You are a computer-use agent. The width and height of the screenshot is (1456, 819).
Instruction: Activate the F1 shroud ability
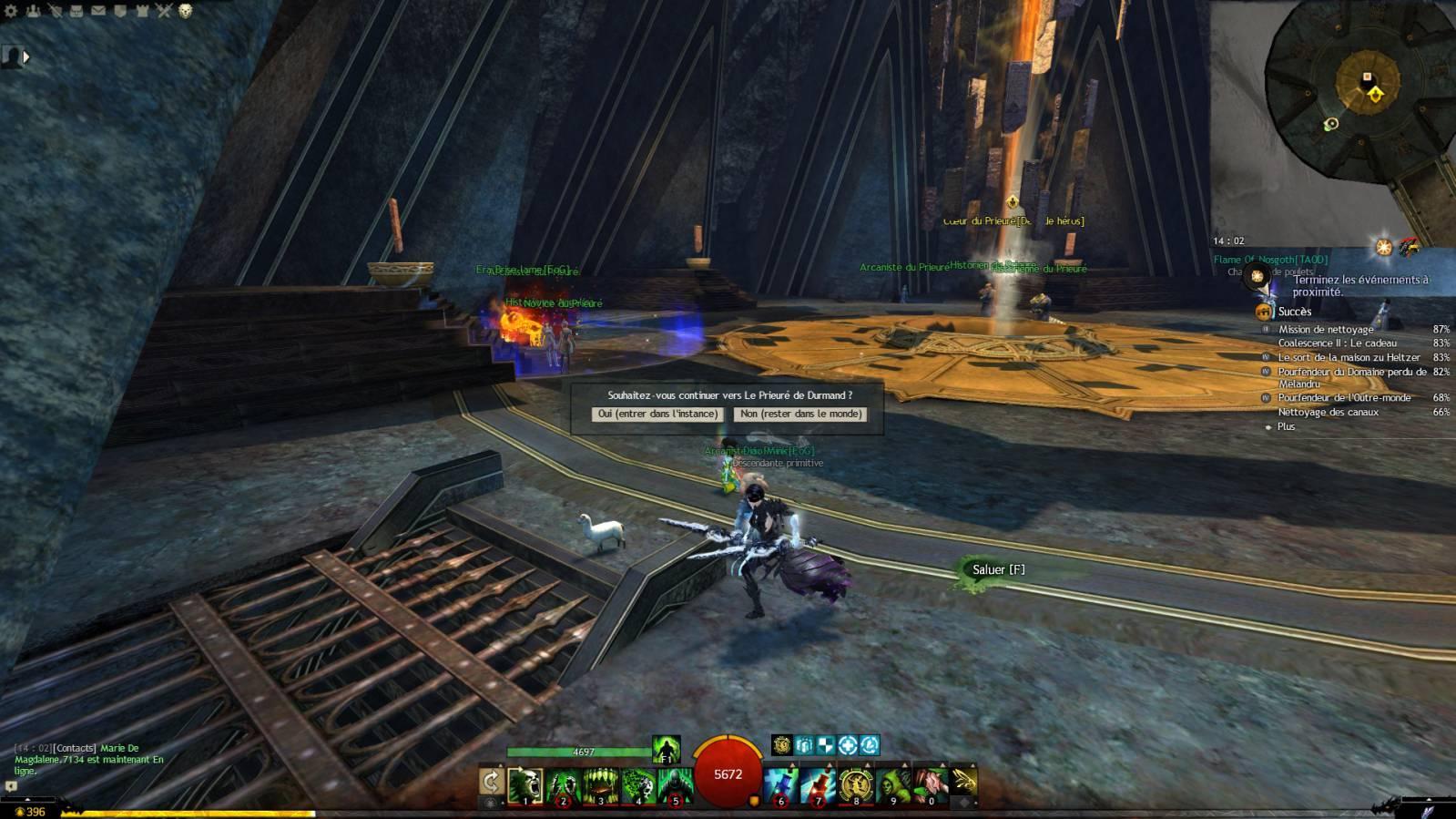pos(667,750)
